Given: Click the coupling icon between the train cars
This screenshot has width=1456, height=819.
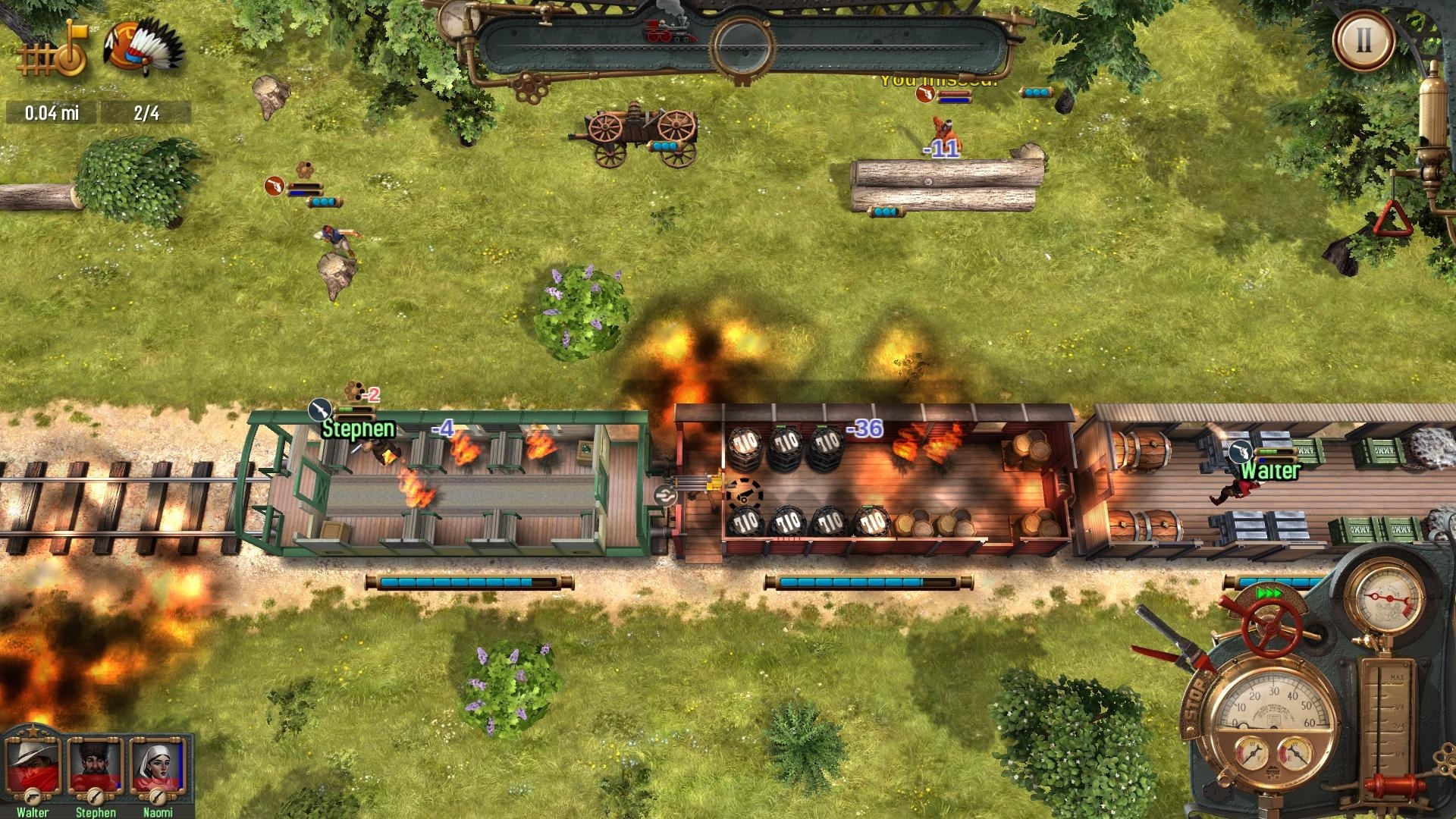Looking at the screenshot, I should (x=665, y=495).
